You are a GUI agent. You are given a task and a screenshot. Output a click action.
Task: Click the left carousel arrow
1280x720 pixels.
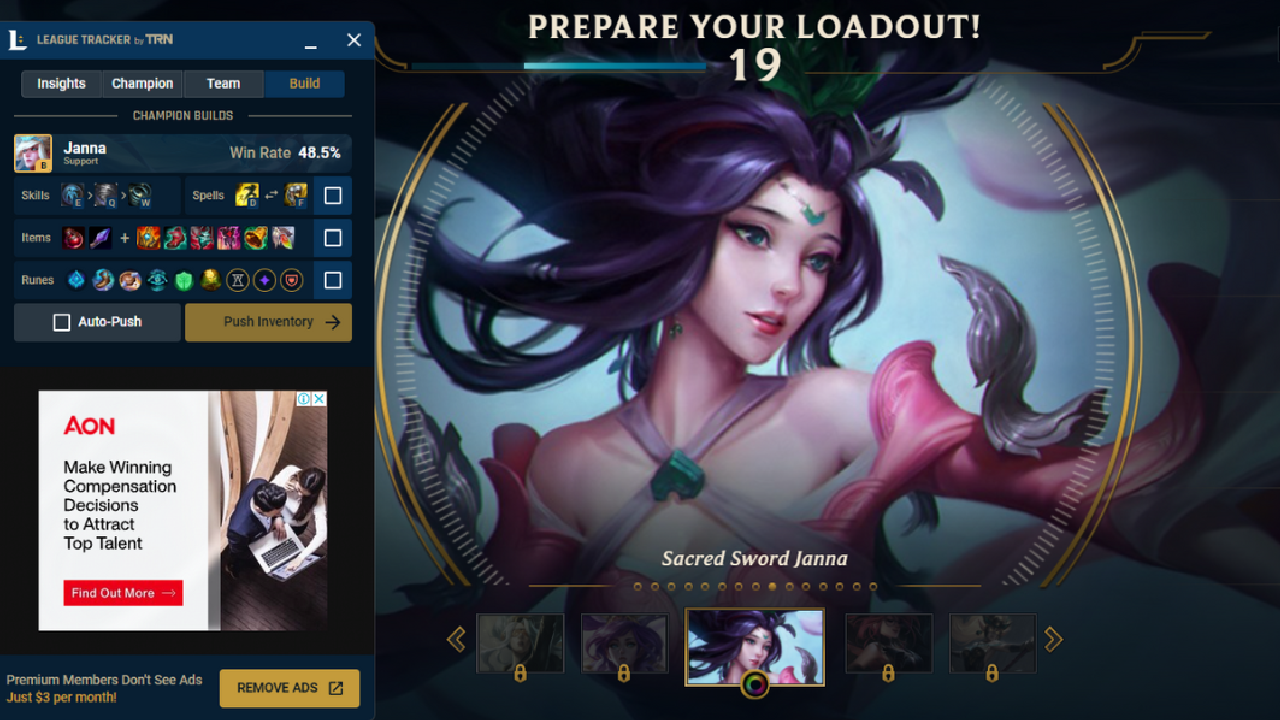457,638
